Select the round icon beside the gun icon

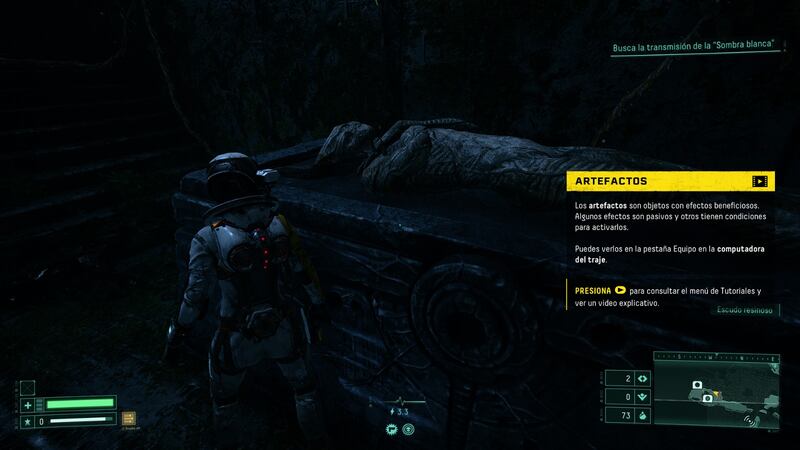coord(408,428)
